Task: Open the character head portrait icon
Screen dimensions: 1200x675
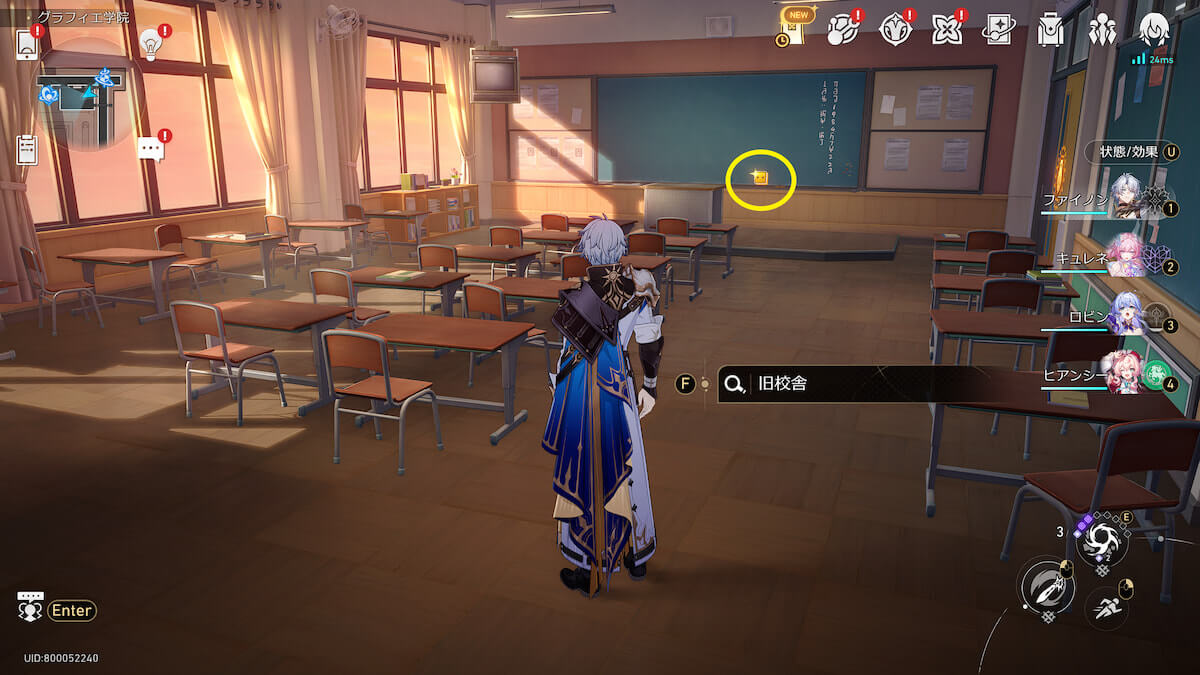Action: (x=1154, y=28)
